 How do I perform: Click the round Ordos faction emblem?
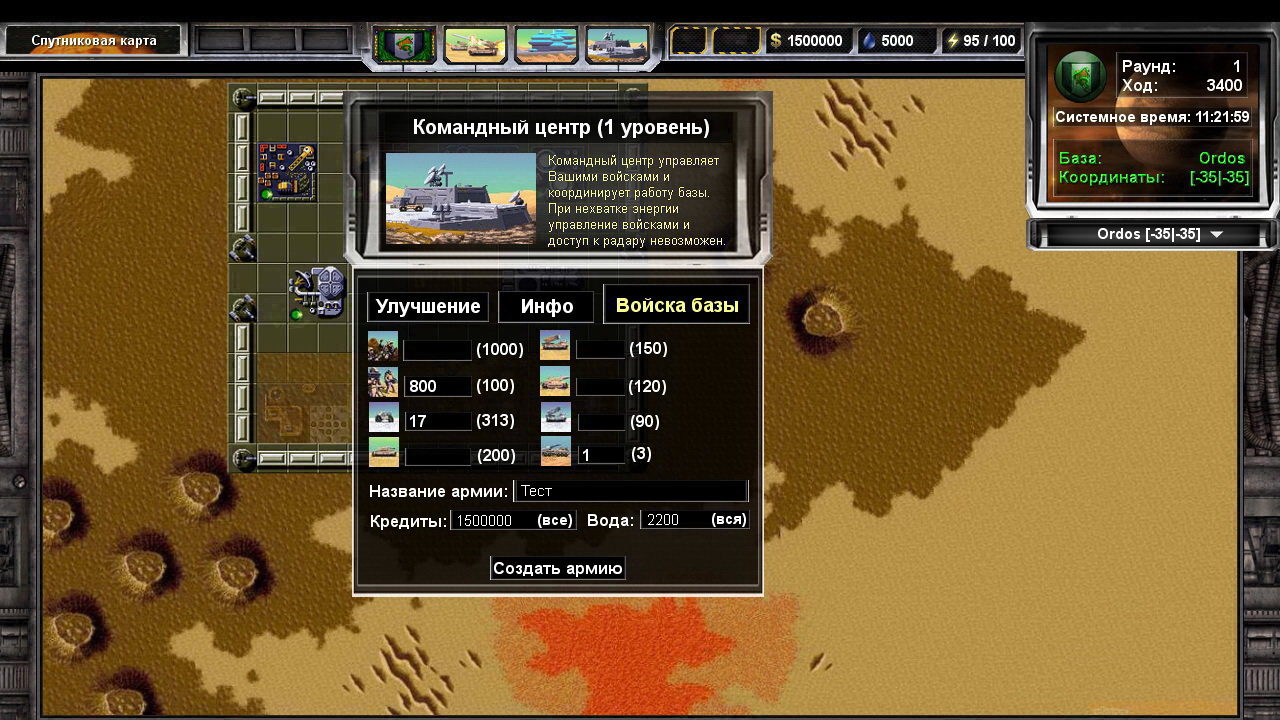[x=1079, y=77]
